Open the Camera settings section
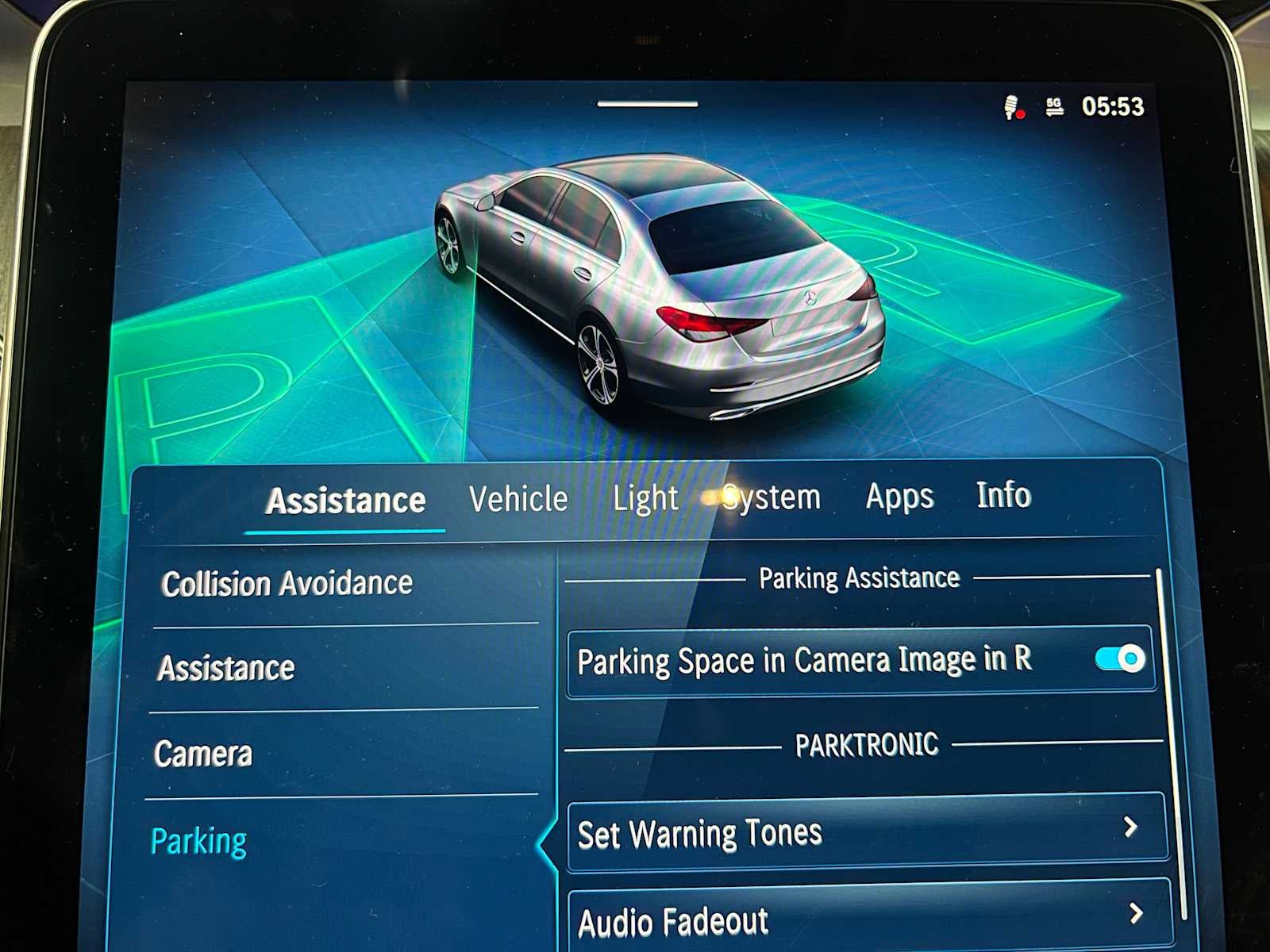This screenshot has width=1270, height=952. (x=205, y=755)
